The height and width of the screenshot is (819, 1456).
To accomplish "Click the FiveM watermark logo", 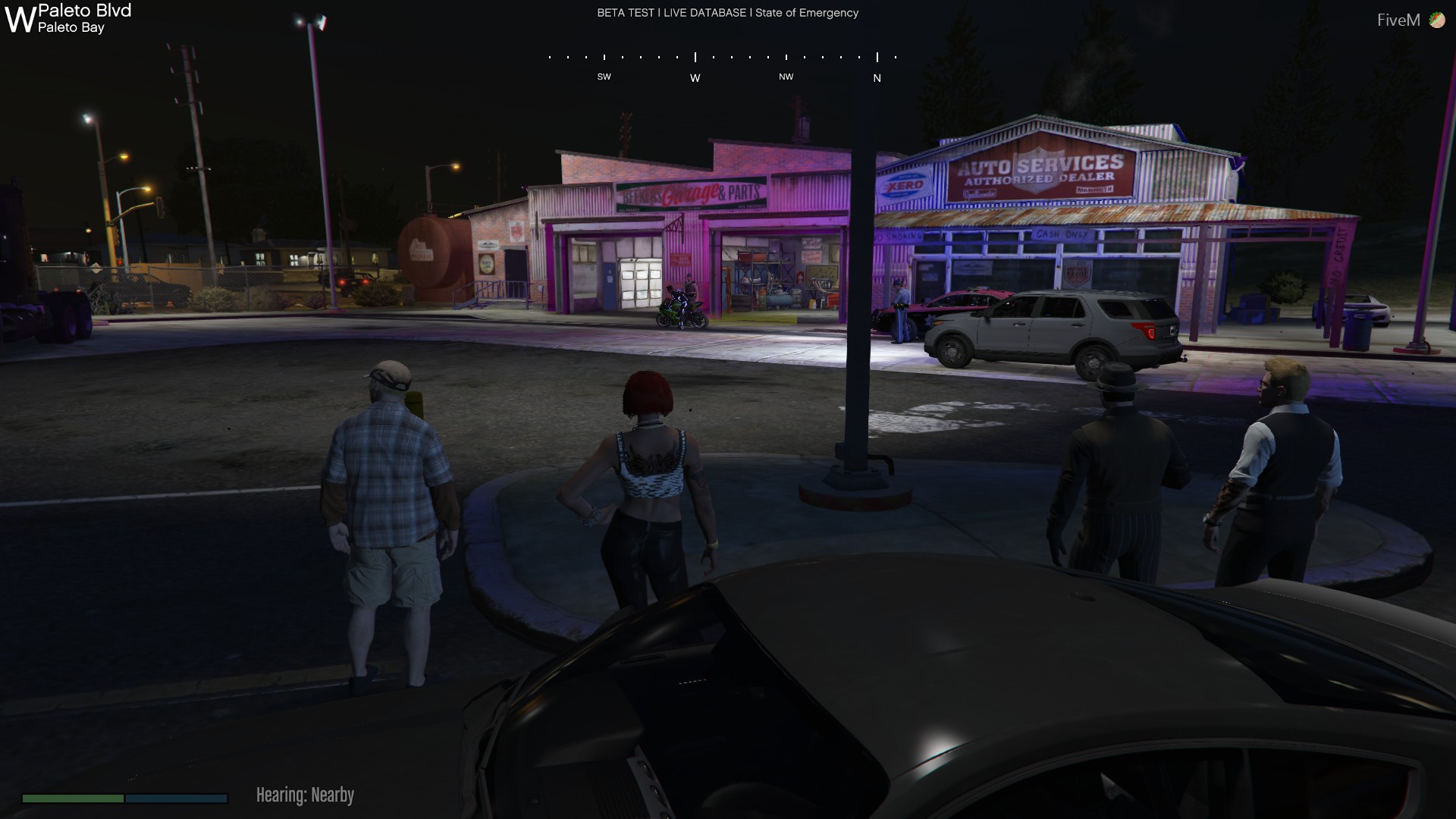I will tap(1410, 20).
